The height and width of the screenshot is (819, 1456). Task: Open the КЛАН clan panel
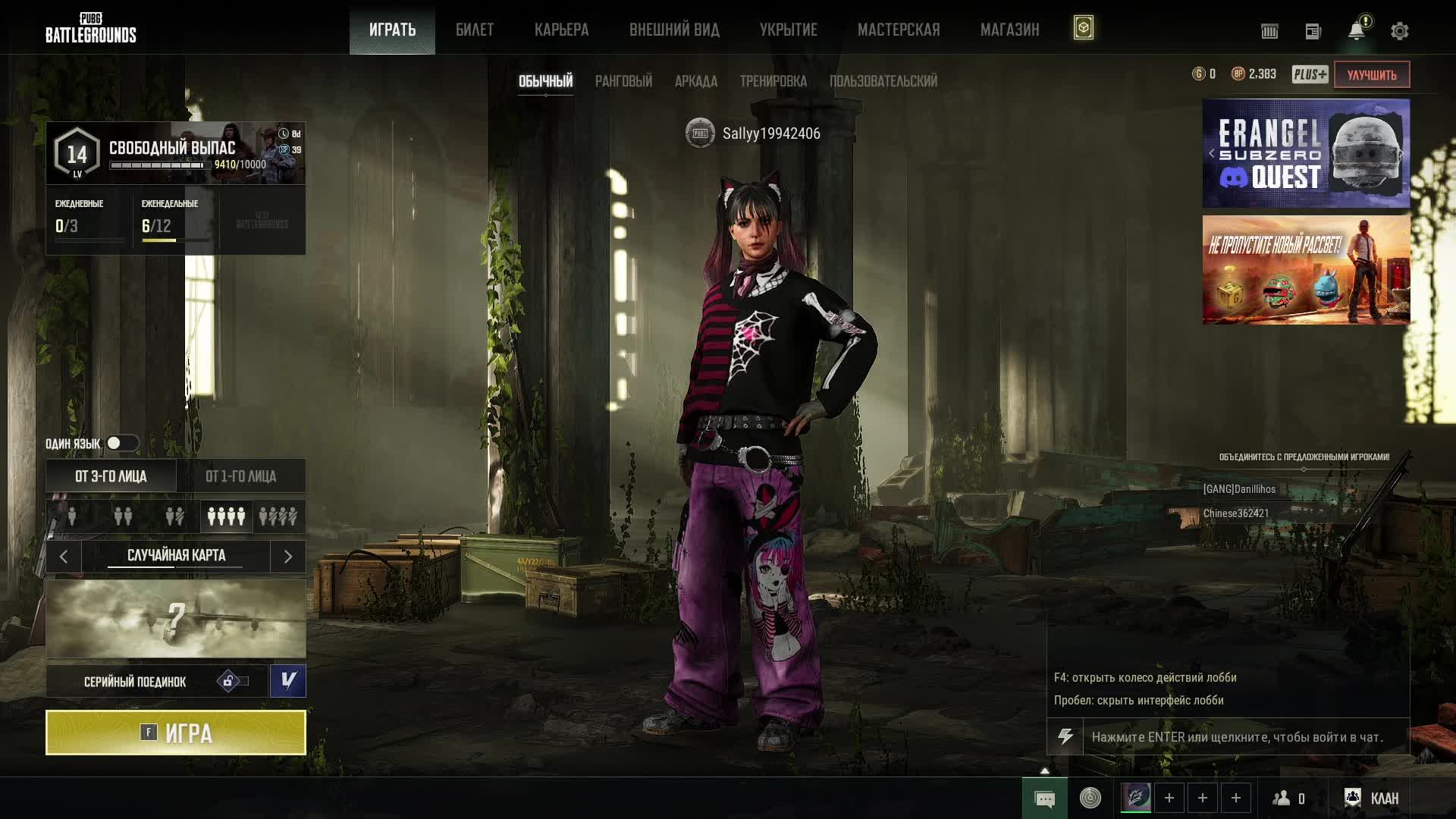[x=1372, y=799]
